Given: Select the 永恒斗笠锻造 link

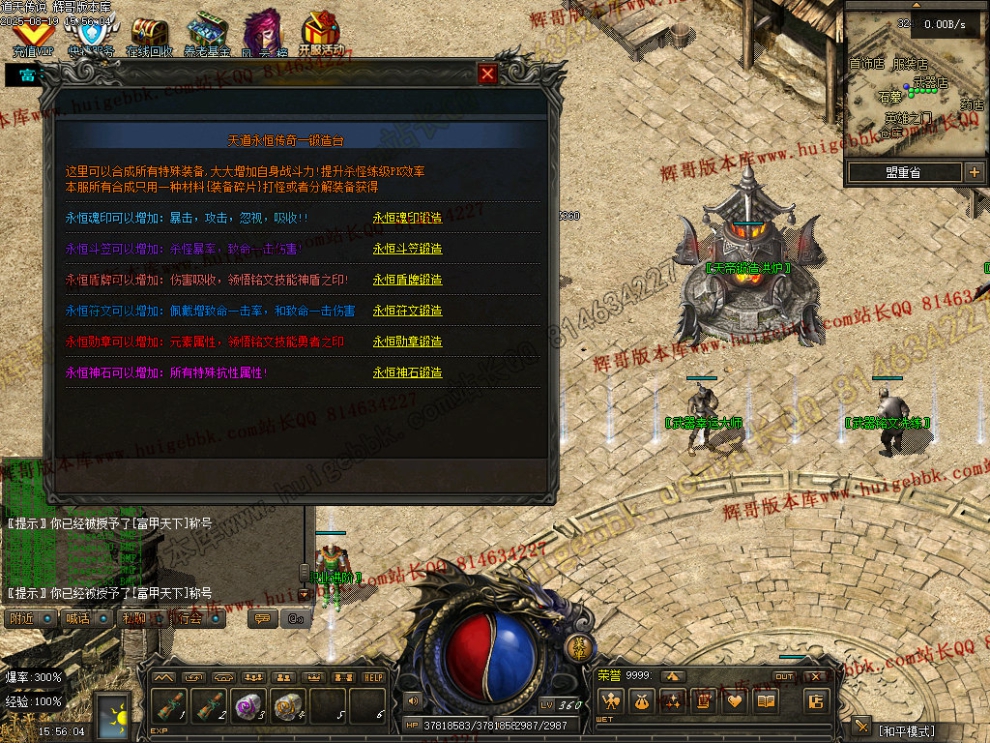Looking at the screenshot, I should 407,249.
